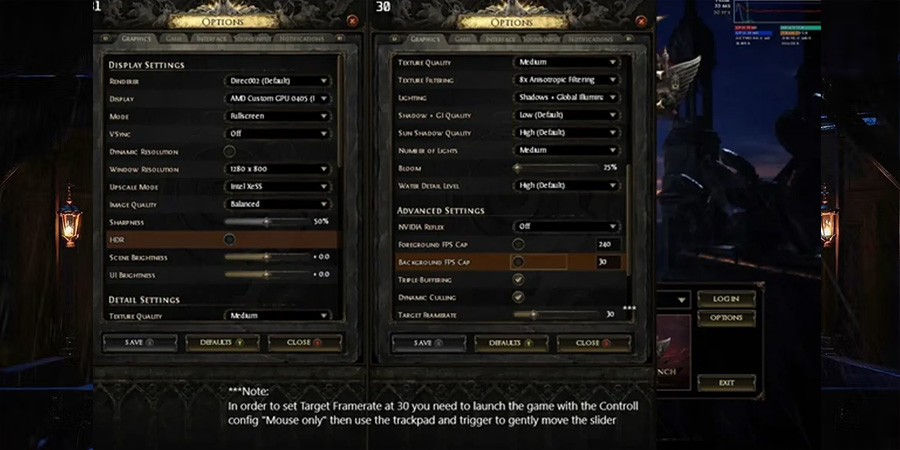The height and width of the screenshot is (450, 900).
Task: Change the Lighting dropdown setting
Action: [x=566, y=97]
